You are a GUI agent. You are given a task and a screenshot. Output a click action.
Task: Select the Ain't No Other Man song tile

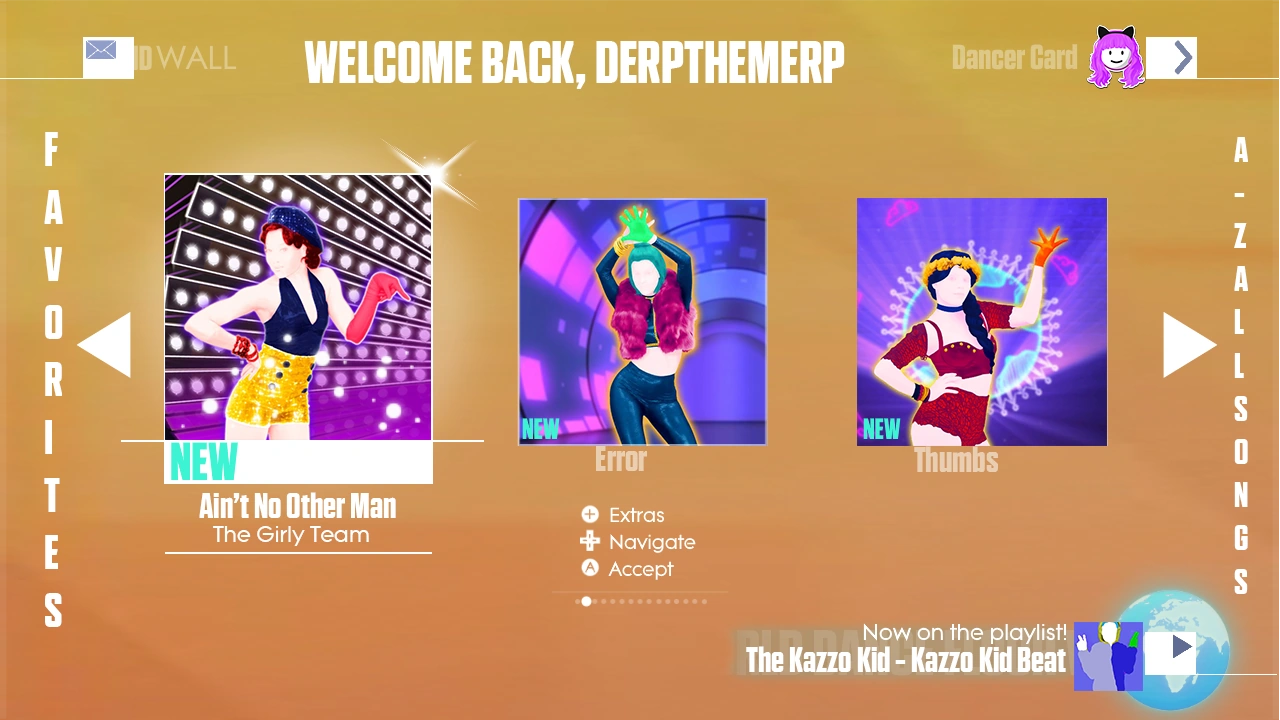[297, 307]
